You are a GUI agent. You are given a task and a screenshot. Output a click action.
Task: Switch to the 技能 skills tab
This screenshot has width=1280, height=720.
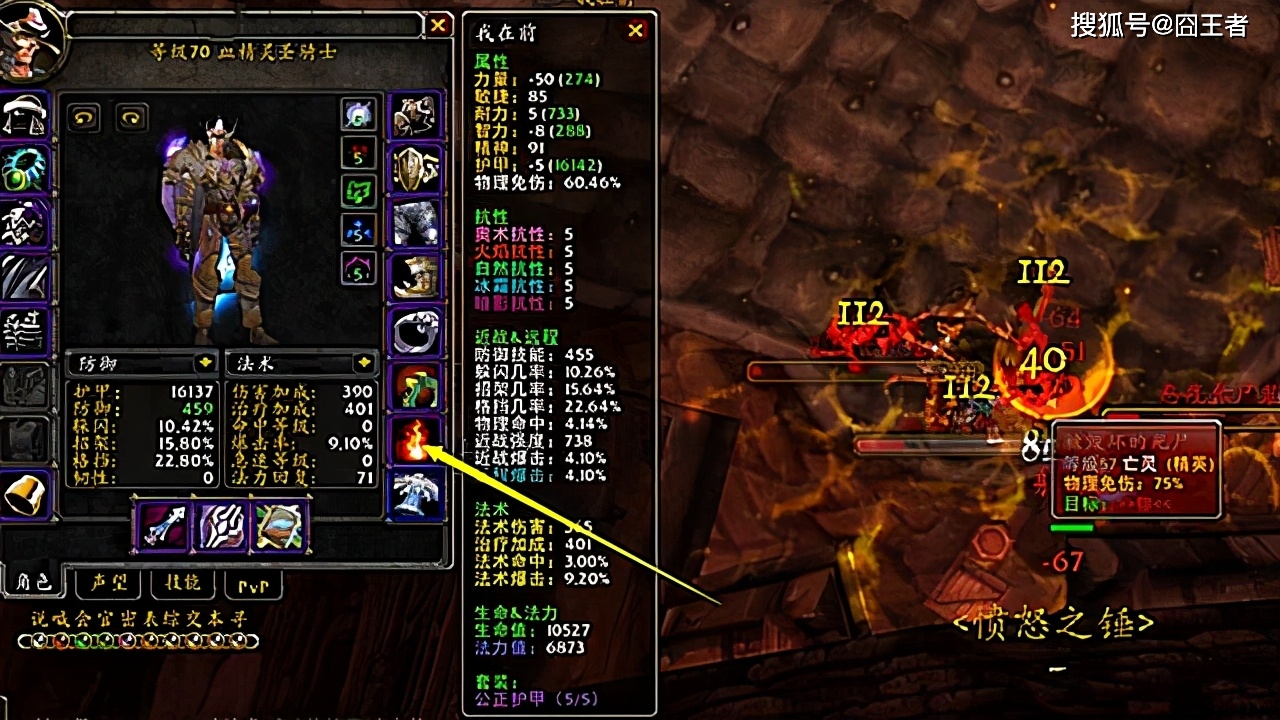tap(182, 583)
